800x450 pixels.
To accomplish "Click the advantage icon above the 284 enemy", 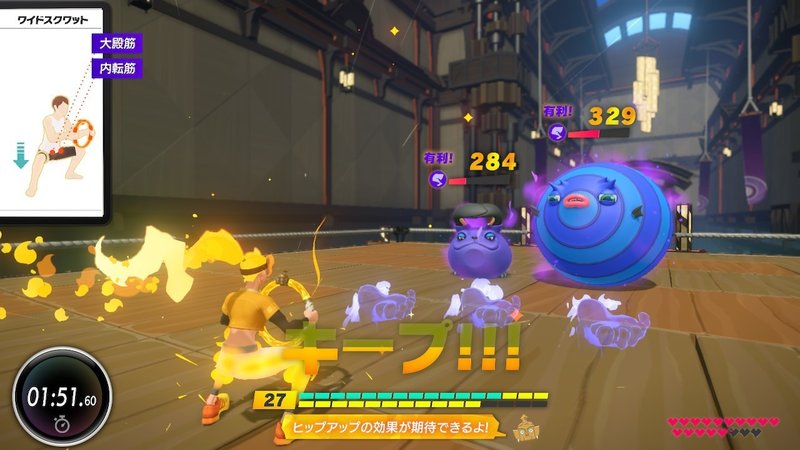I will click(437, 179).
